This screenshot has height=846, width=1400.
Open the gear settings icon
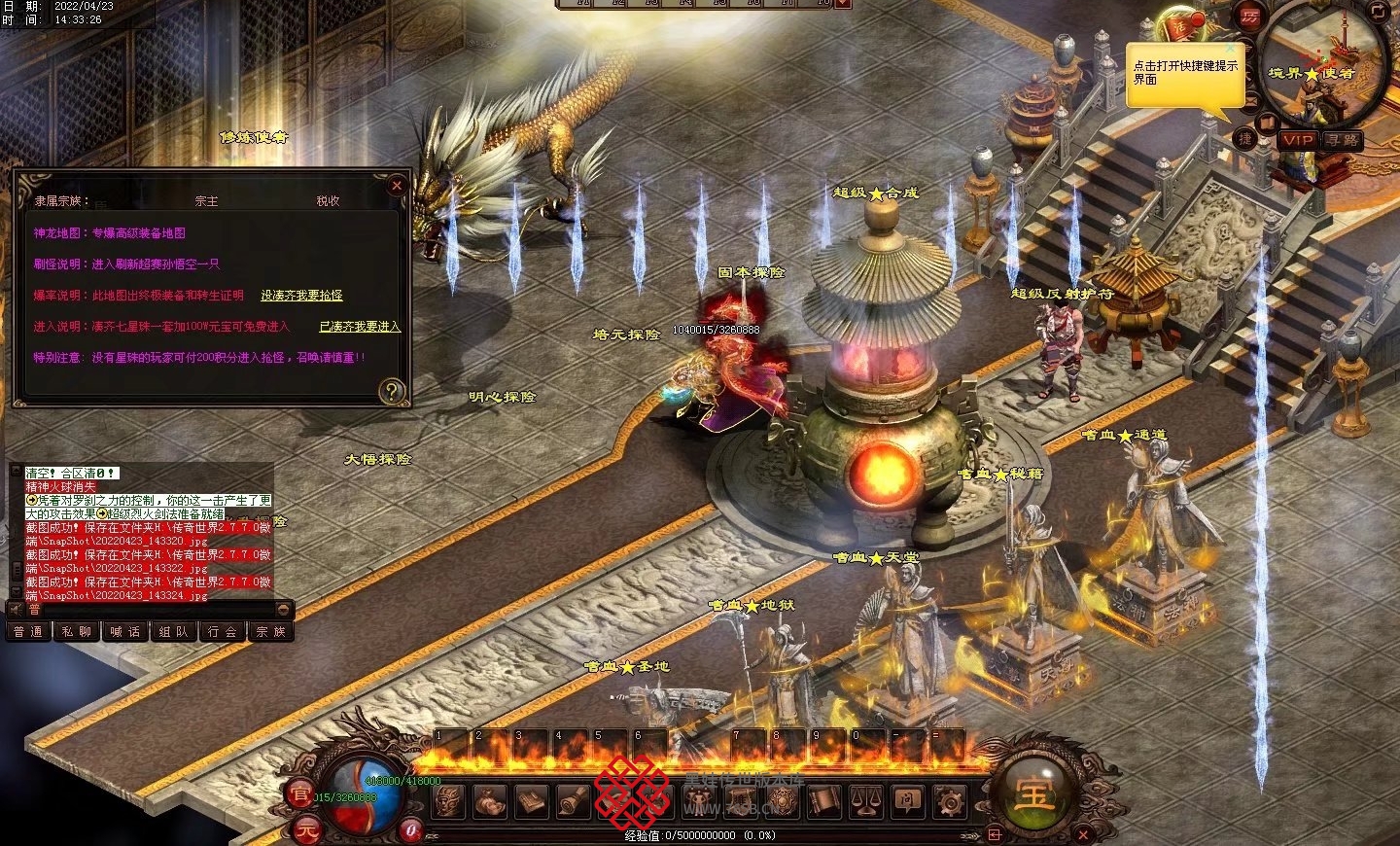[949, 802]
